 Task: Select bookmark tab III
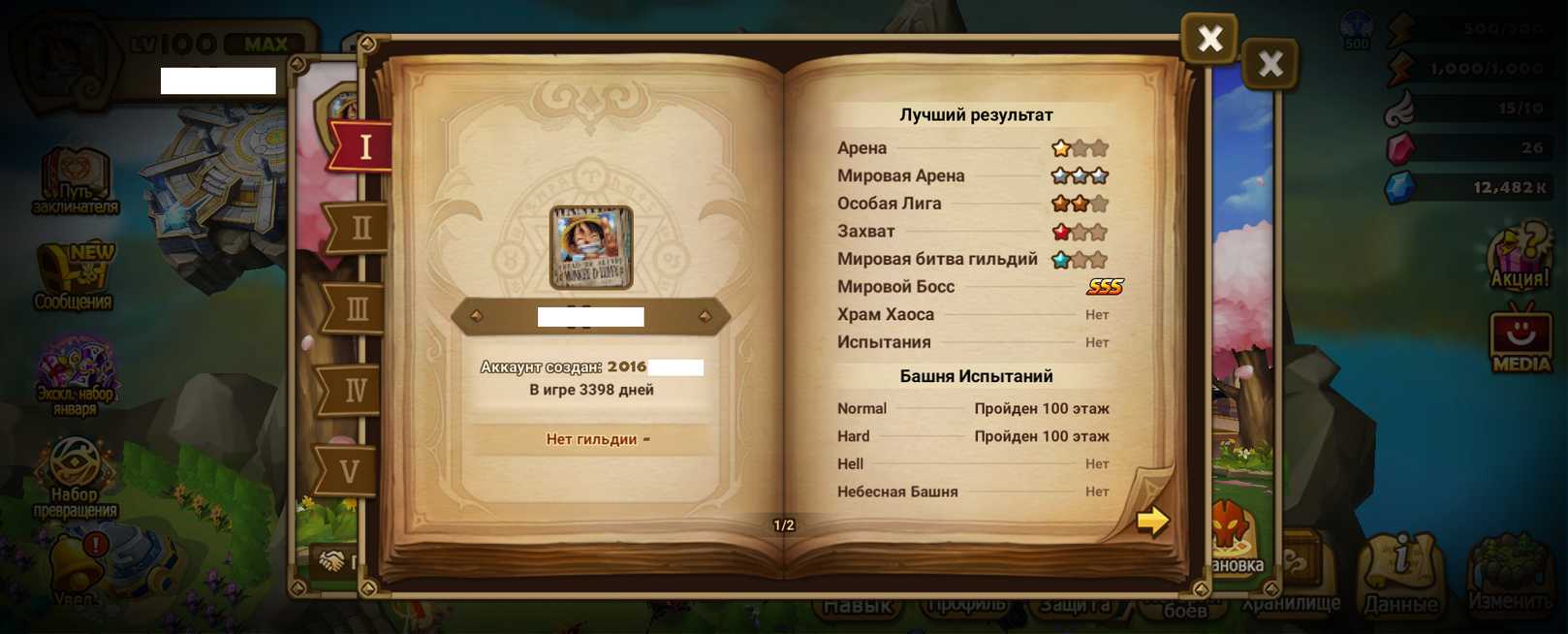[357, 309]
